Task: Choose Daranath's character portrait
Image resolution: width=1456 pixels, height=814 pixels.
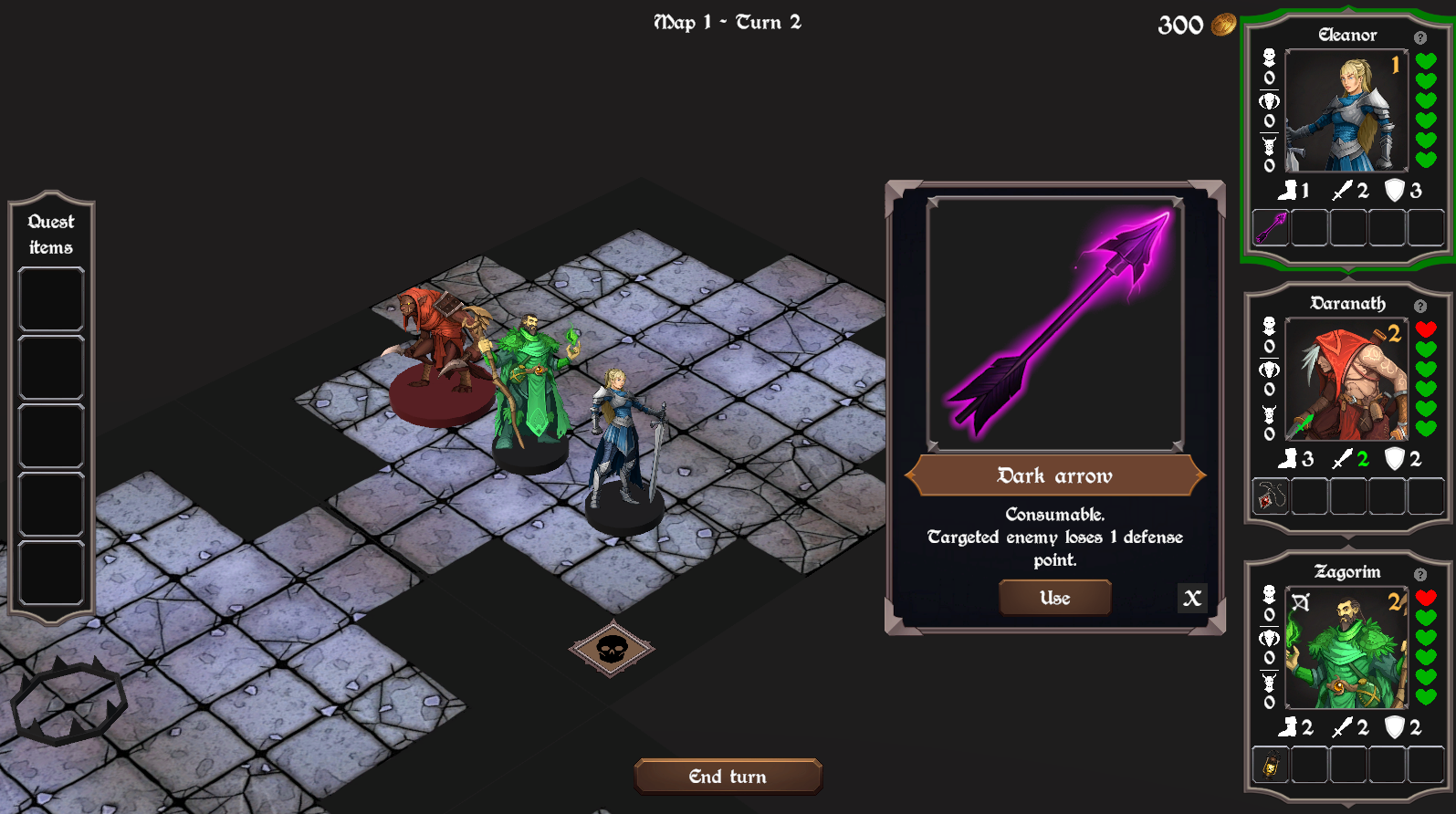Action: 1346,379
